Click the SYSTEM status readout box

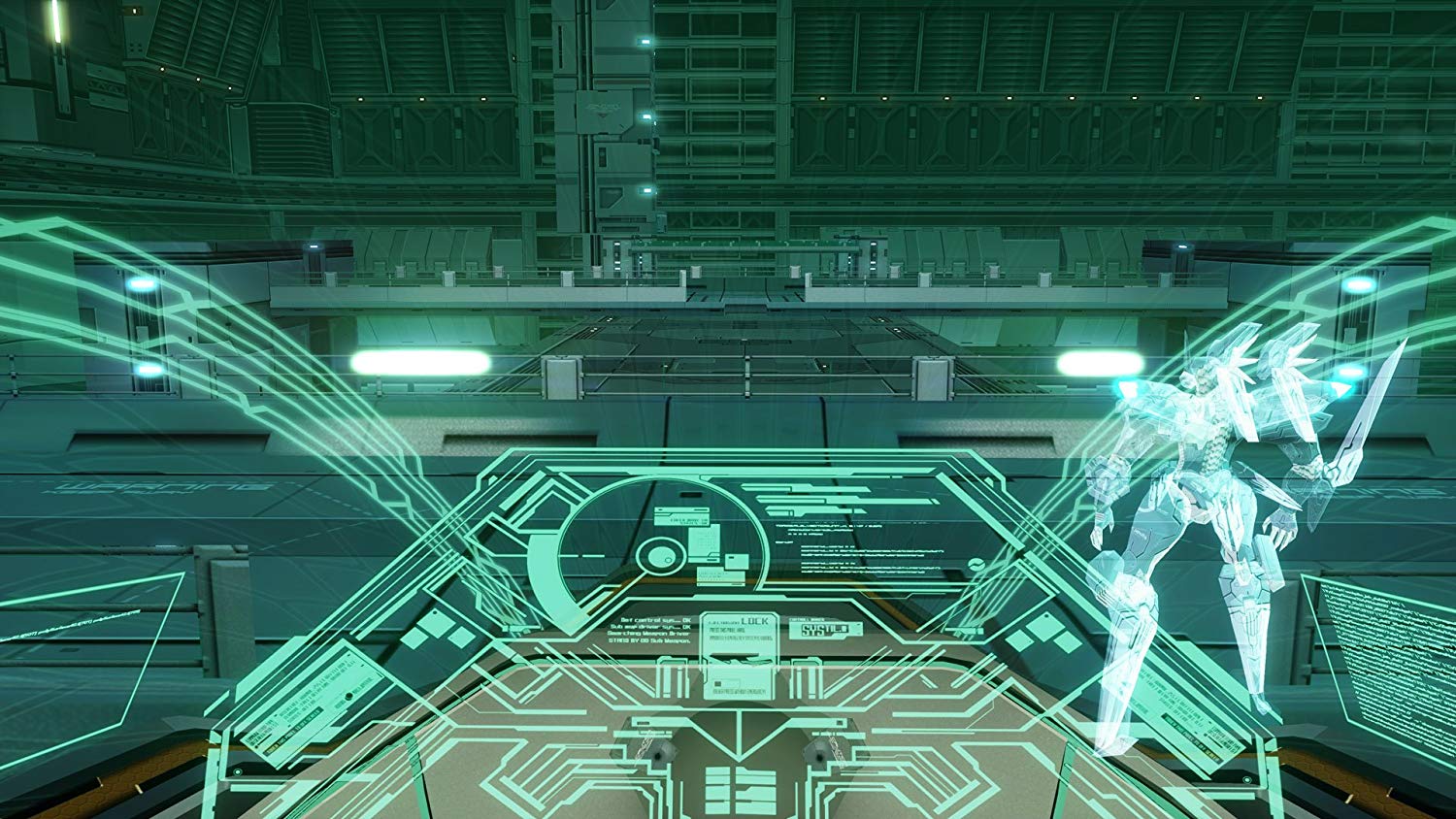pos(827,629)
